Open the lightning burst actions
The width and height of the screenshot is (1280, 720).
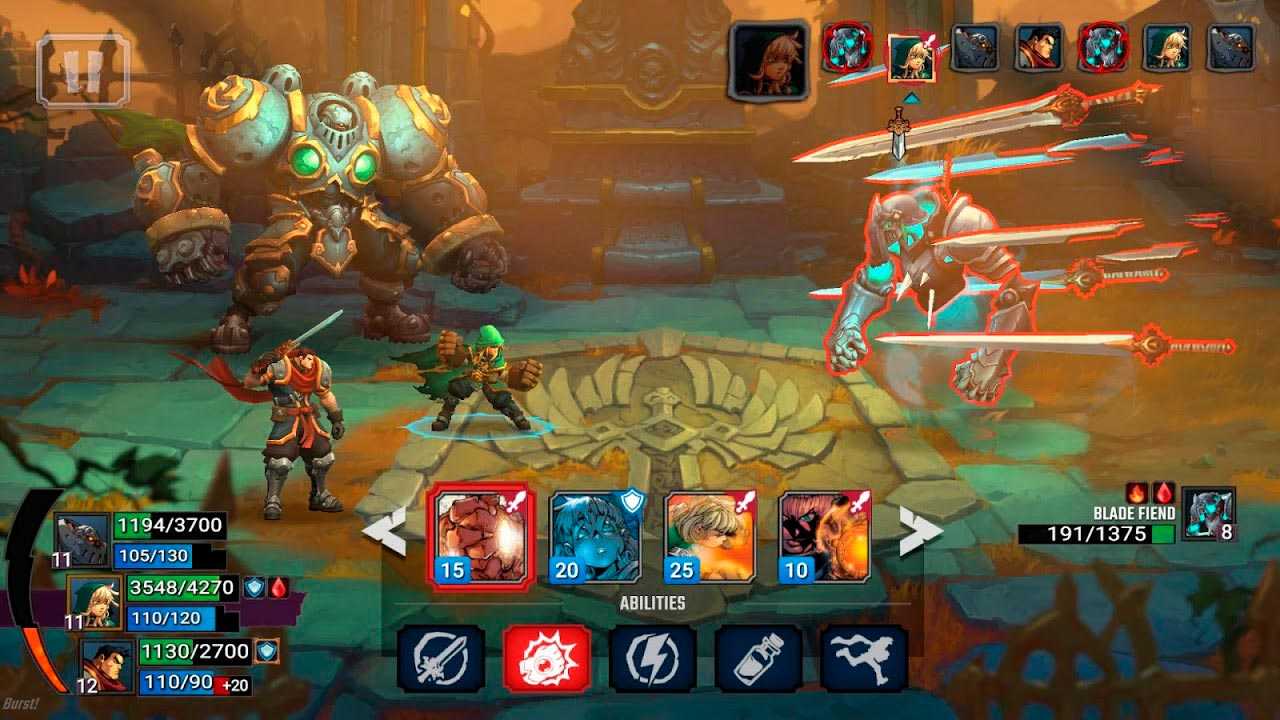653,659
